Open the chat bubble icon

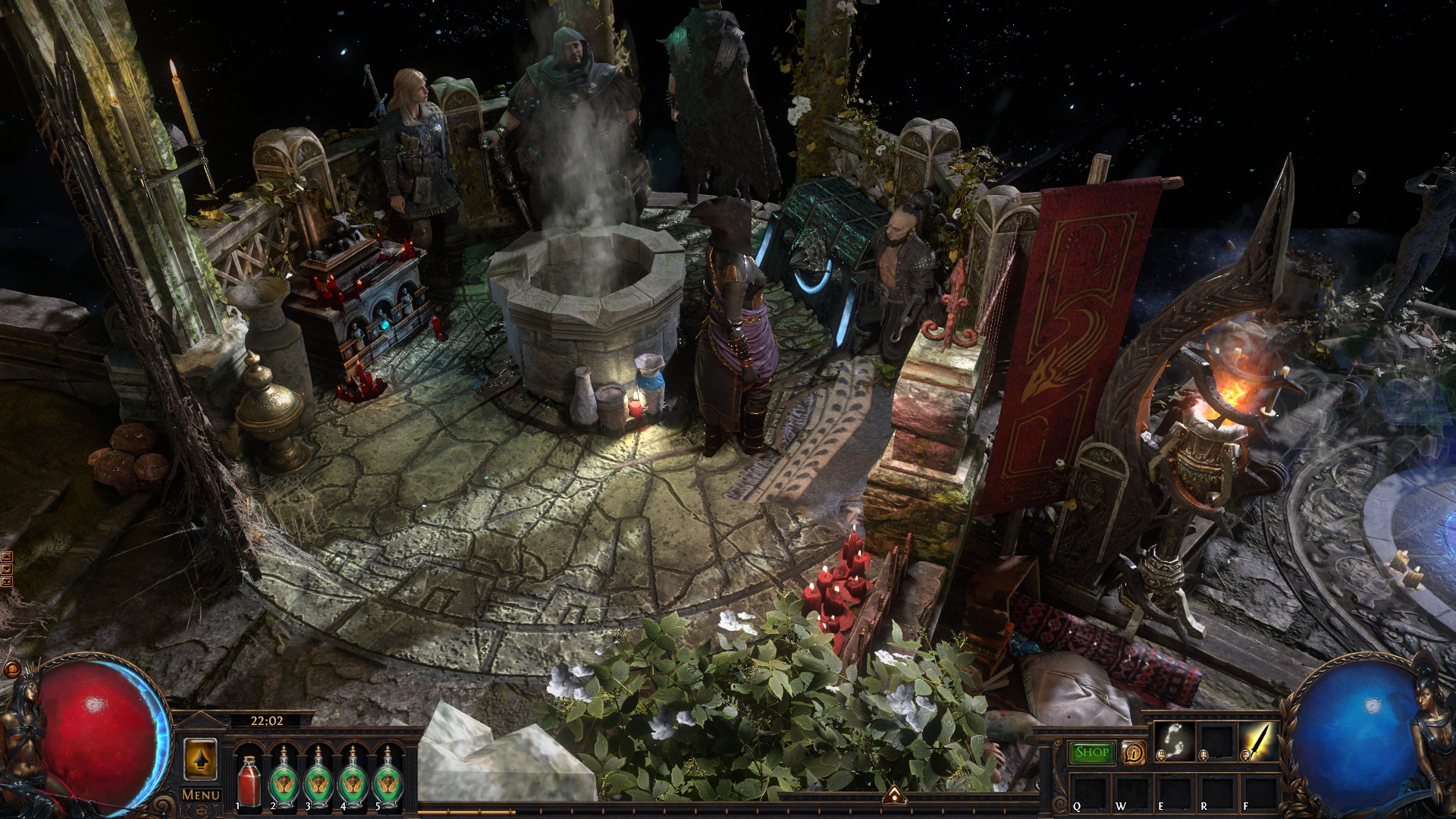pos(12,669)
